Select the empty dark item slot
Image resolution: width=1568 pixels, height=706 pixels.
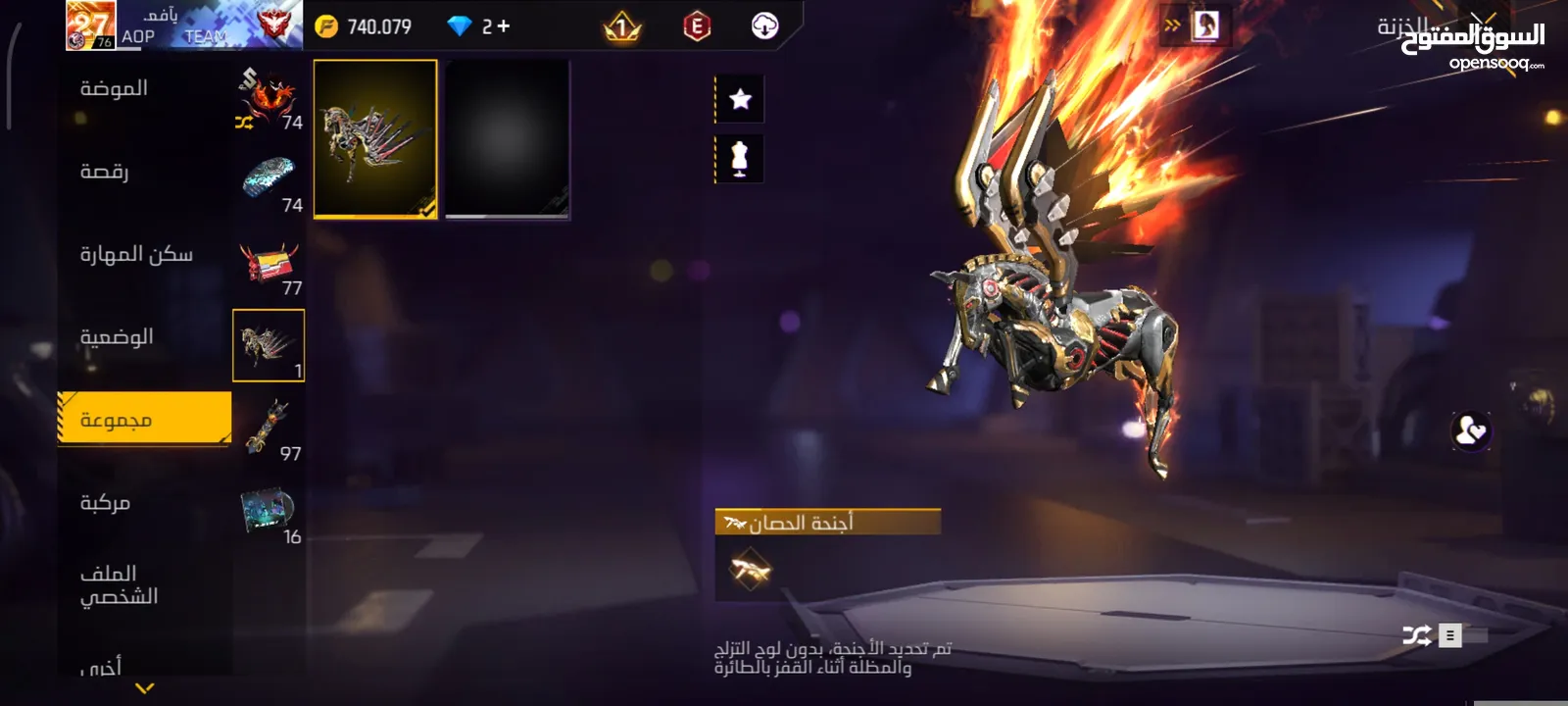click(507, 138)
